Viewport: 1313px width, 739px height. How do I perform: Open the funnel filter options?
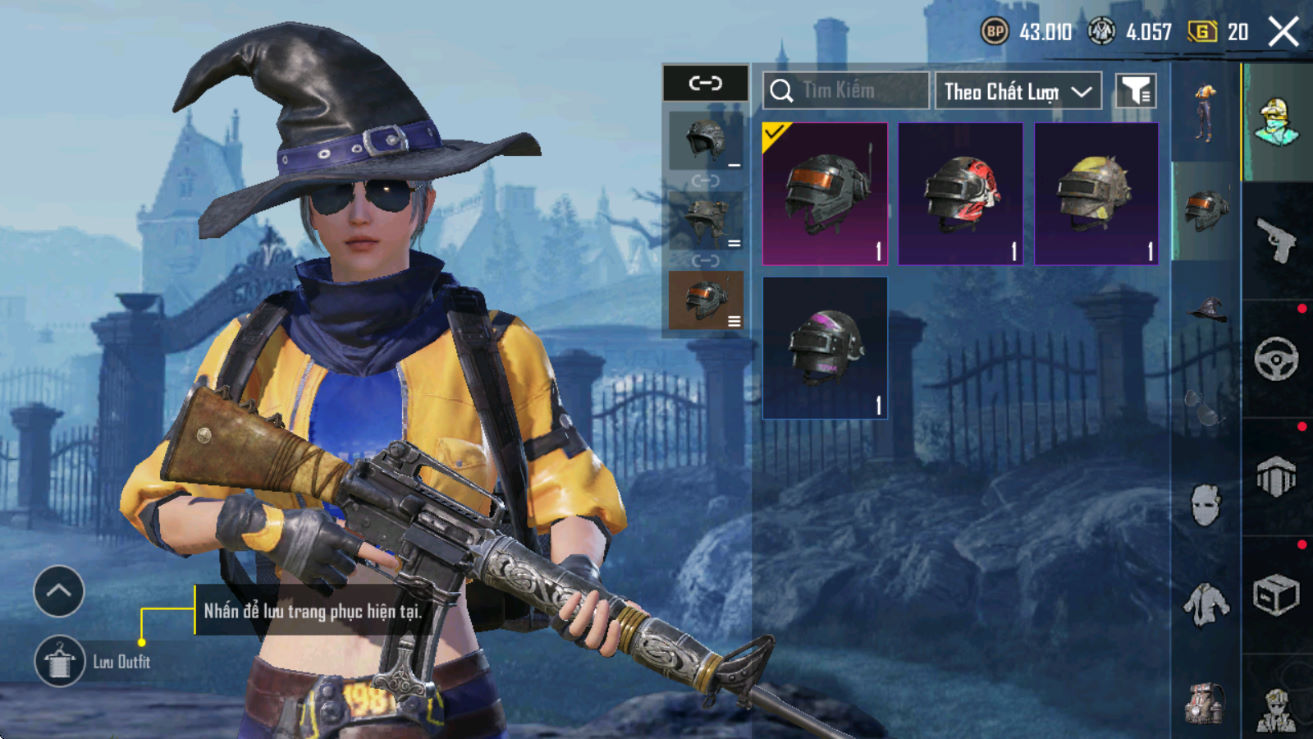coord(1135,91)
